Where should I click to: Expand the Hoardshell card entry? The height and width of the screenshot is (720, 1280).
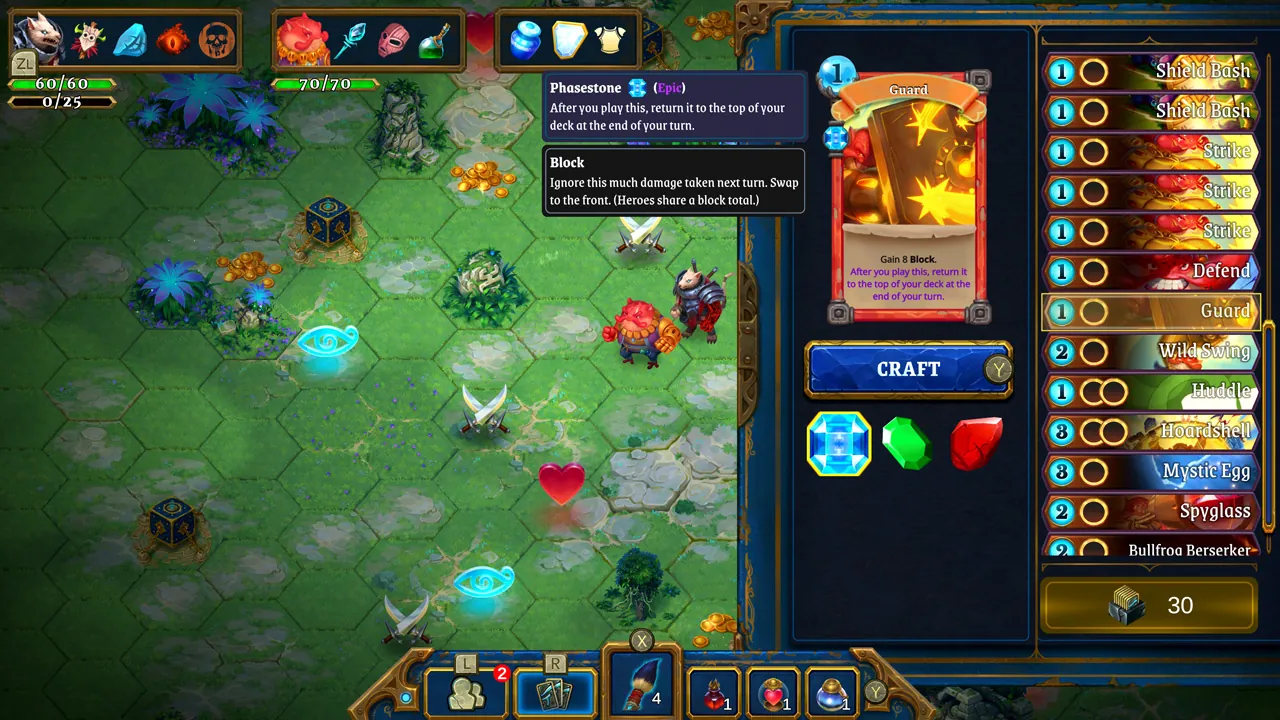pos(1150,431)
